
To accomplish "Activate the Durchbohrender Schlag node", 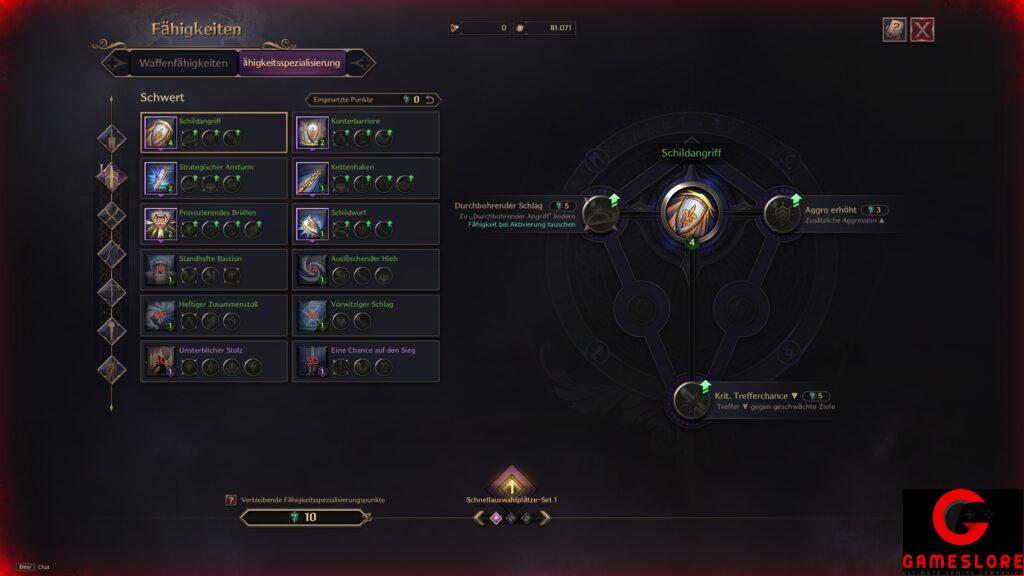I will pyautogui.click(x=600, y=213).
